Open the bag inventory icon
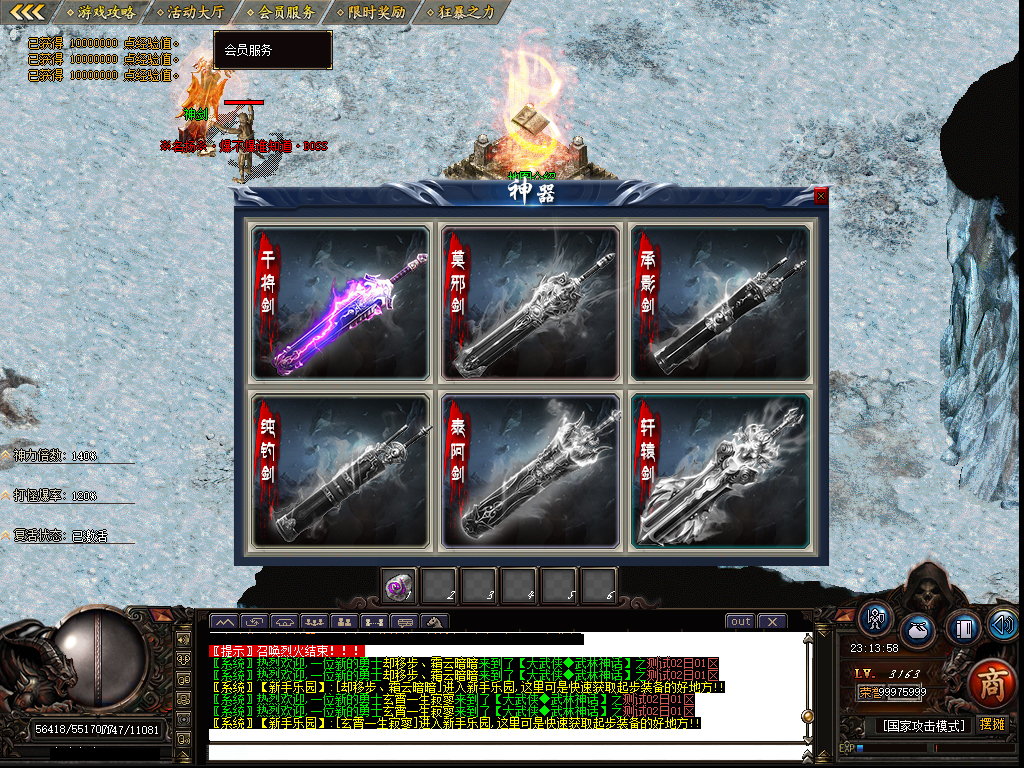This screenshot has width=1024, height=768. (918, 631)
